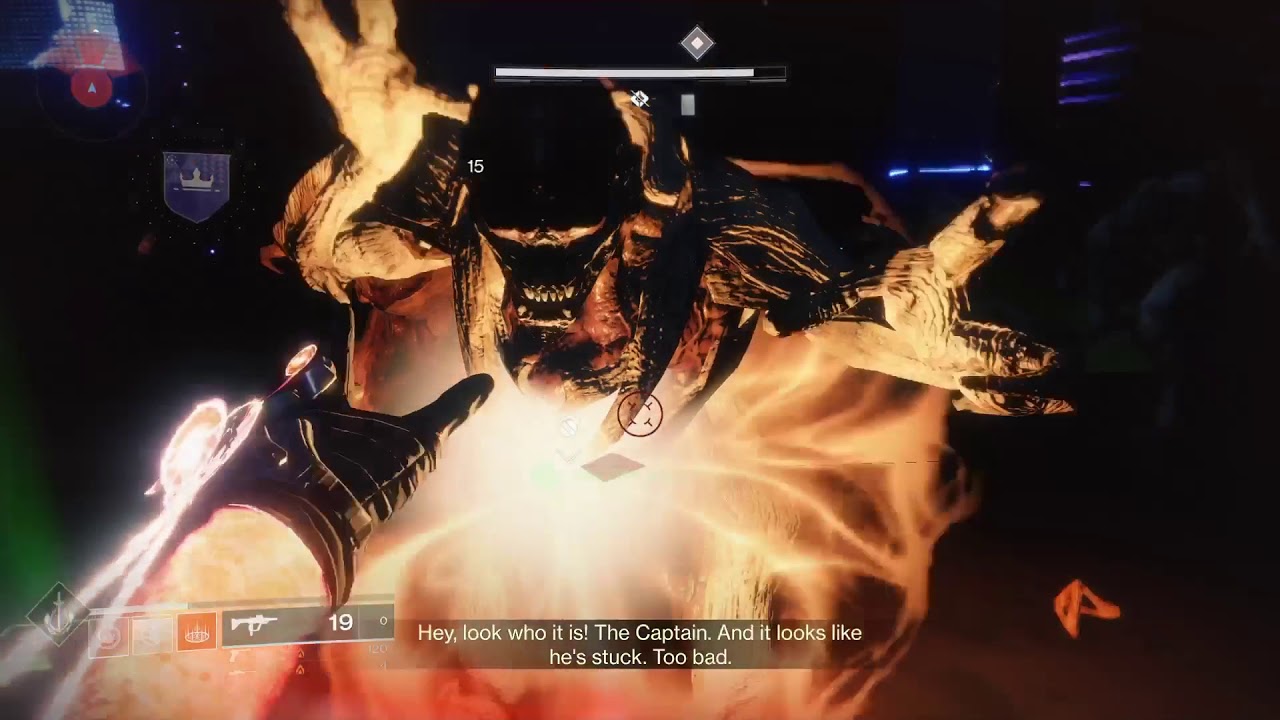The width and height of the screenshot is (1280, 720).
Task: Use the orange class ability icon
Action: [x=197, y=633]
